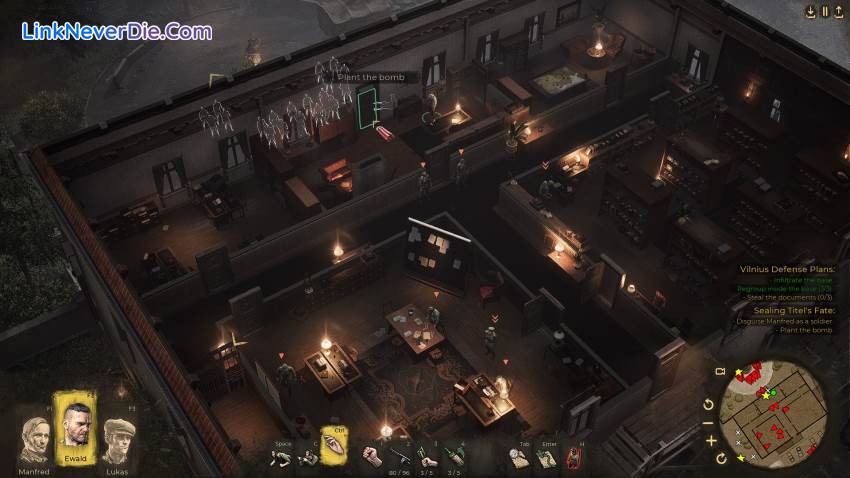
Task: Choose the Lukas character portrait
Action: point(119,437)
